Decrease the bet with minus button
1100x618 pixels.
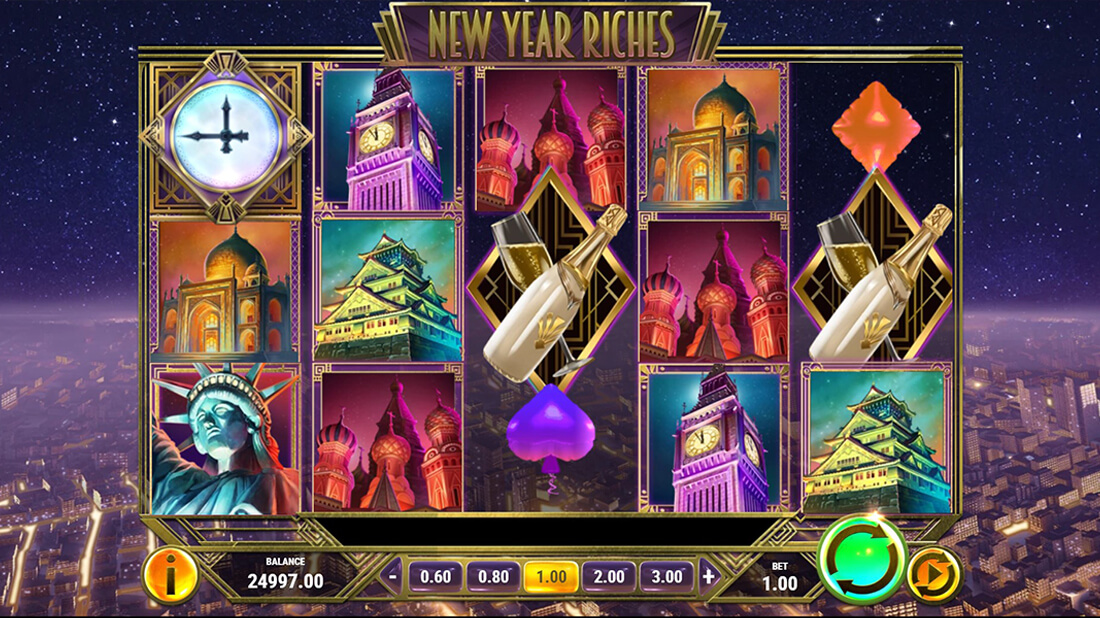[394, 576]
